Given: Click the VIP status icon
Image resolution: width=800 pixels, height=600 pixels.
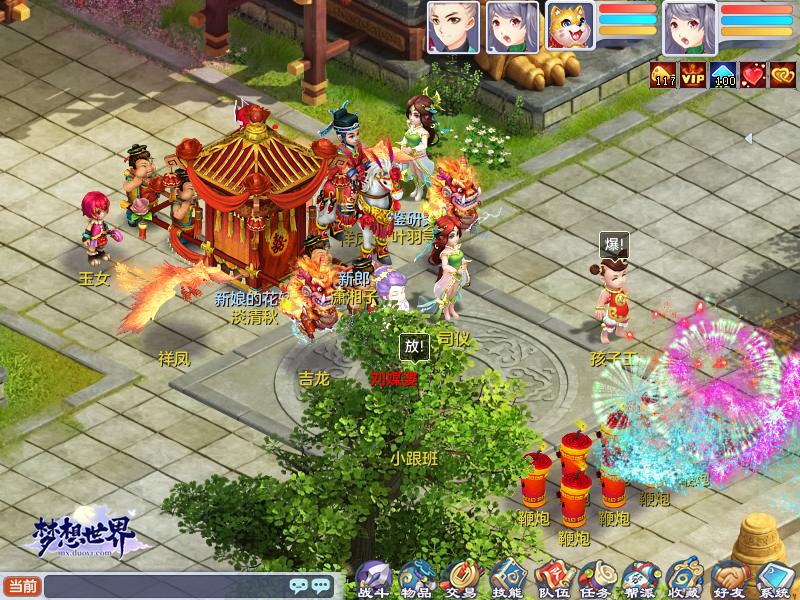Looking at the screenshot, I should point(693,75).
